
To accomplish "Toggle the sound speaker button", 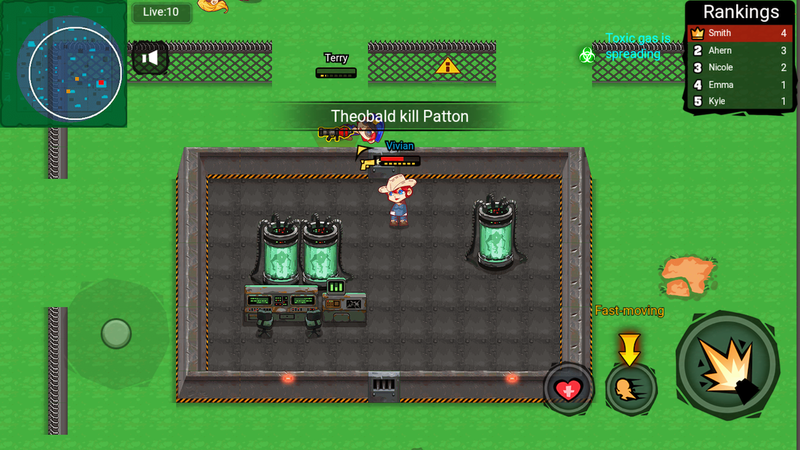I will (149, 58).
